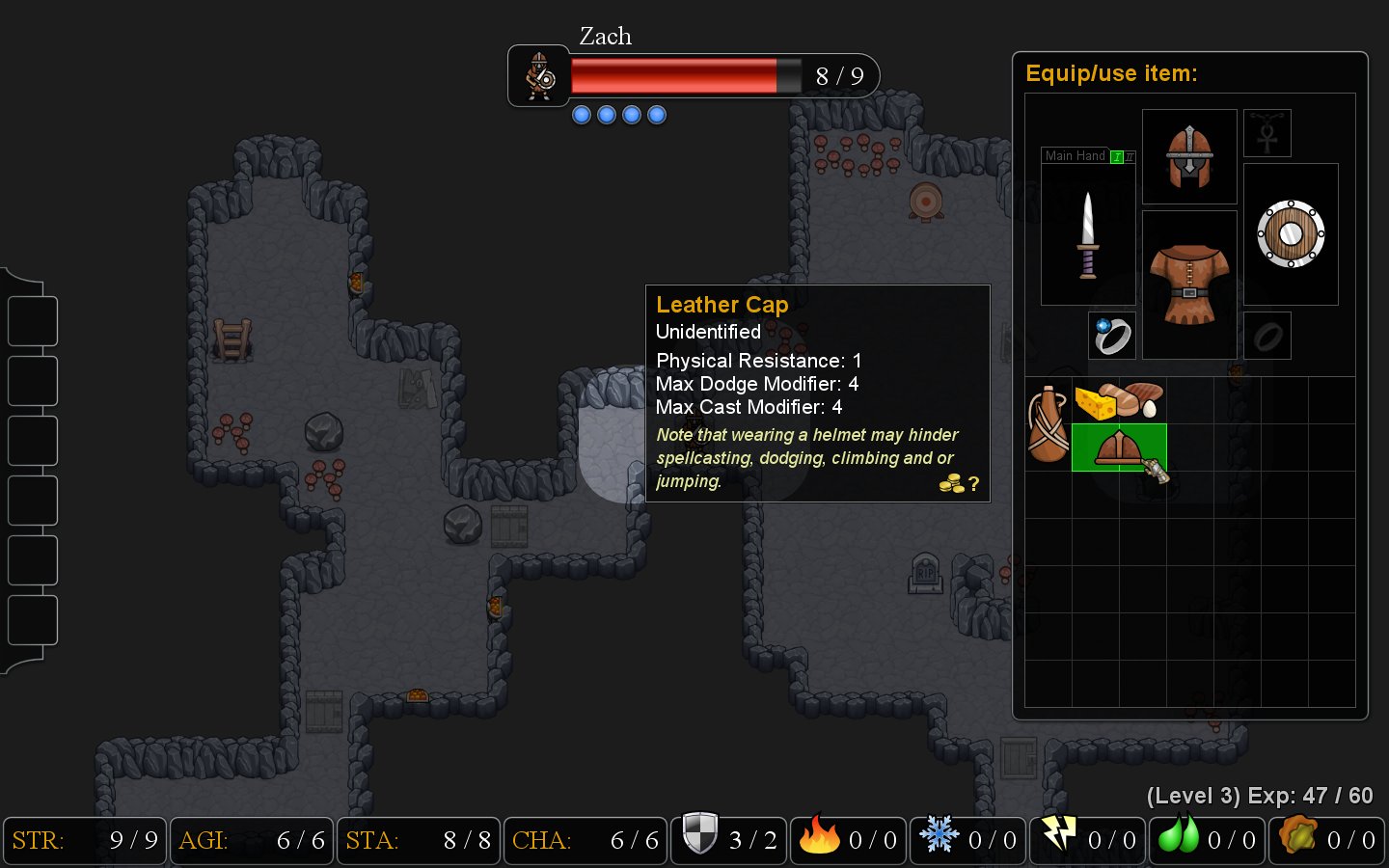Use the food rations in inventory
Image resolution: width=1389 pixels, height=868 pixels.
(1119, 401)
